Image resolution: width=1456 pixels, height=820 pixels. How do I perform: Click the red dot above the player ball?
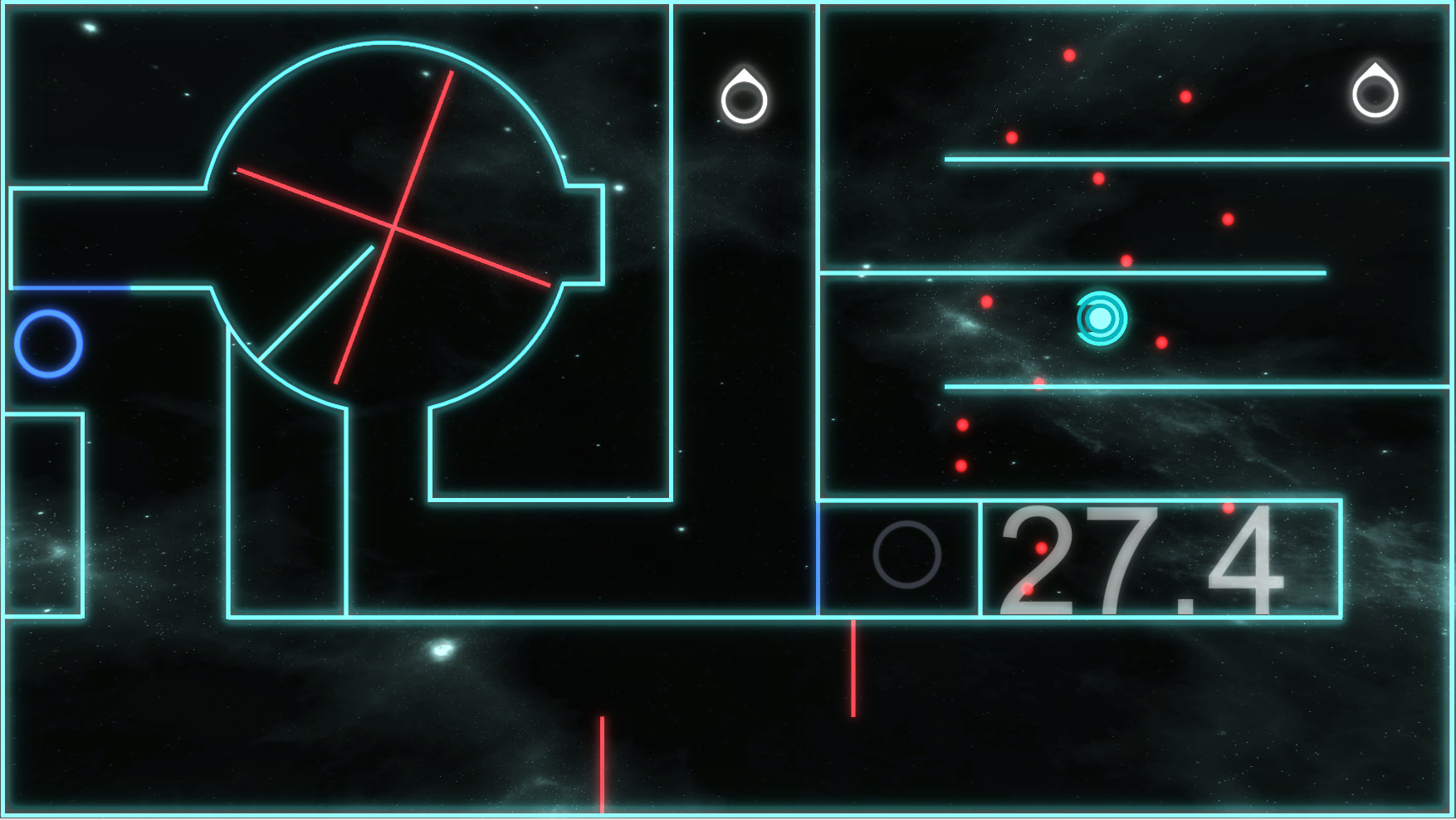point(1126,259)
